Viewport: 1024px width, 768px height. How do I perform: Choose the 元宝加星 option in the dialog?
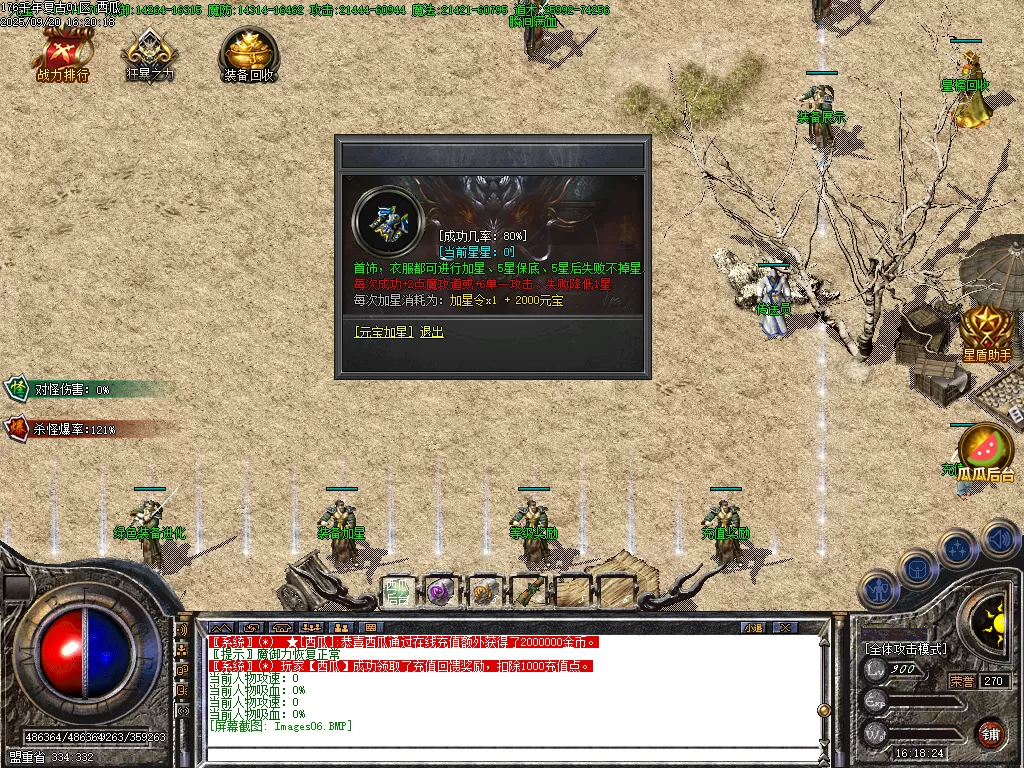pos(383,332)
